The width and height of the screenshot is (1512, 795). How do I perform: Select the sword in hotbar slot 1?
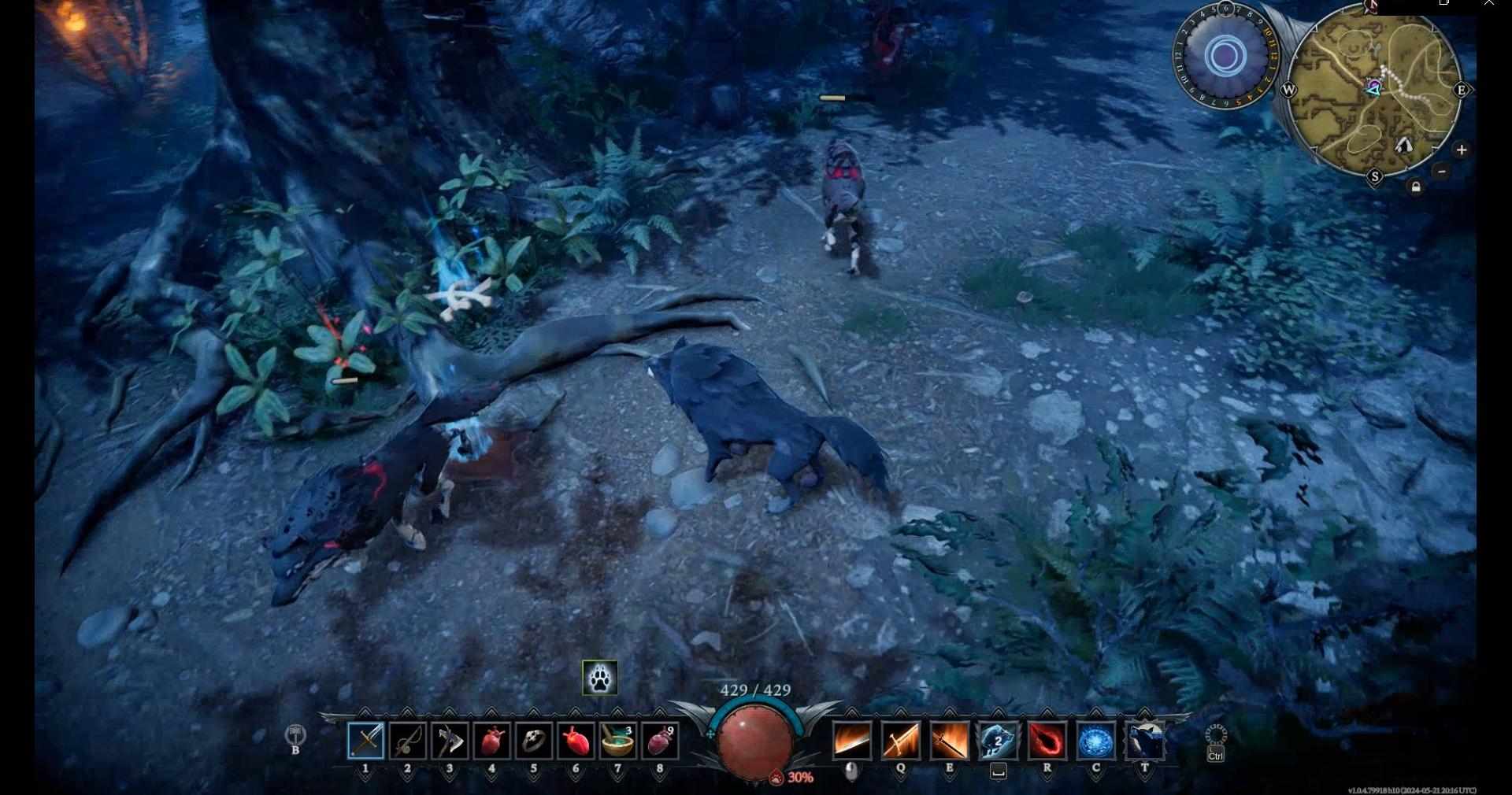[x=366, y=740]
